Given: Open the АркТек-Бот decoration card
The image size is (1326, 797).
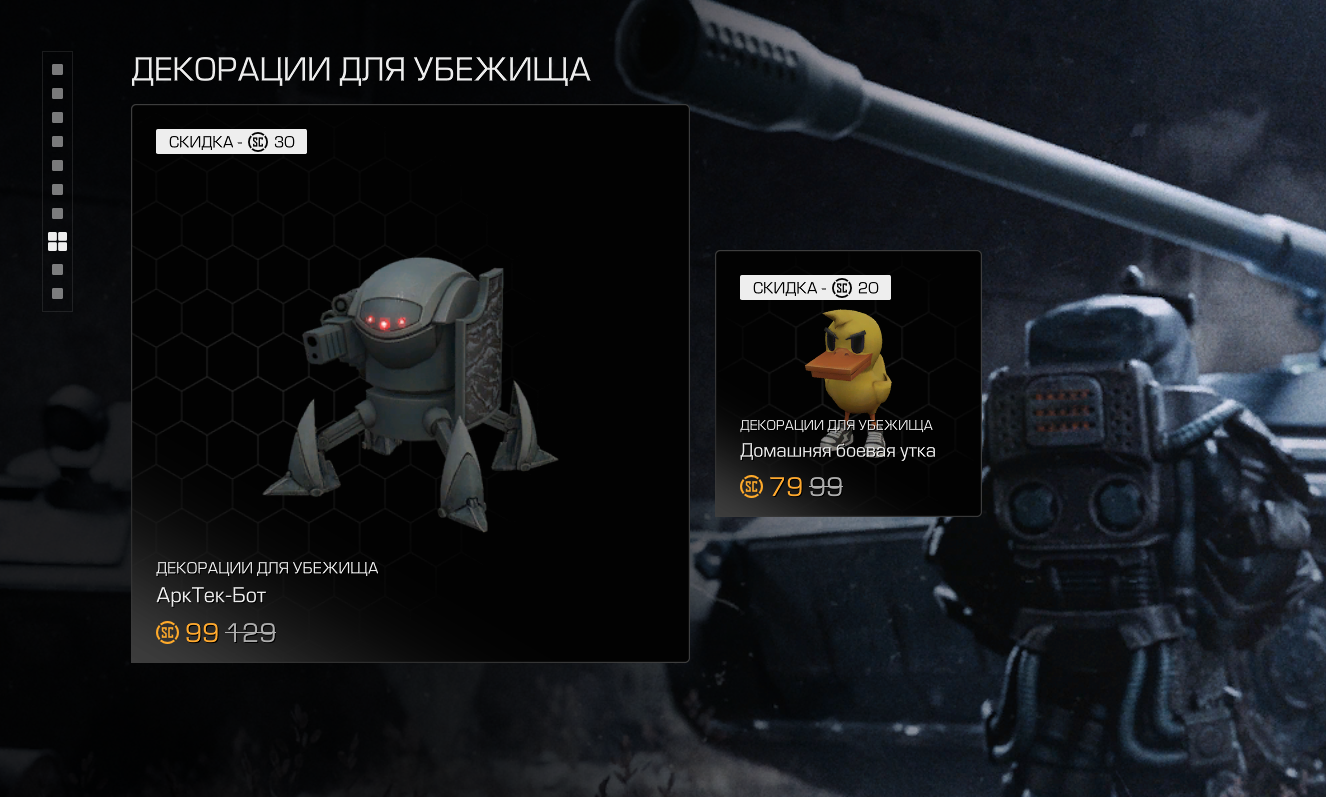Looking at the screenshot, I should point(410,383).
